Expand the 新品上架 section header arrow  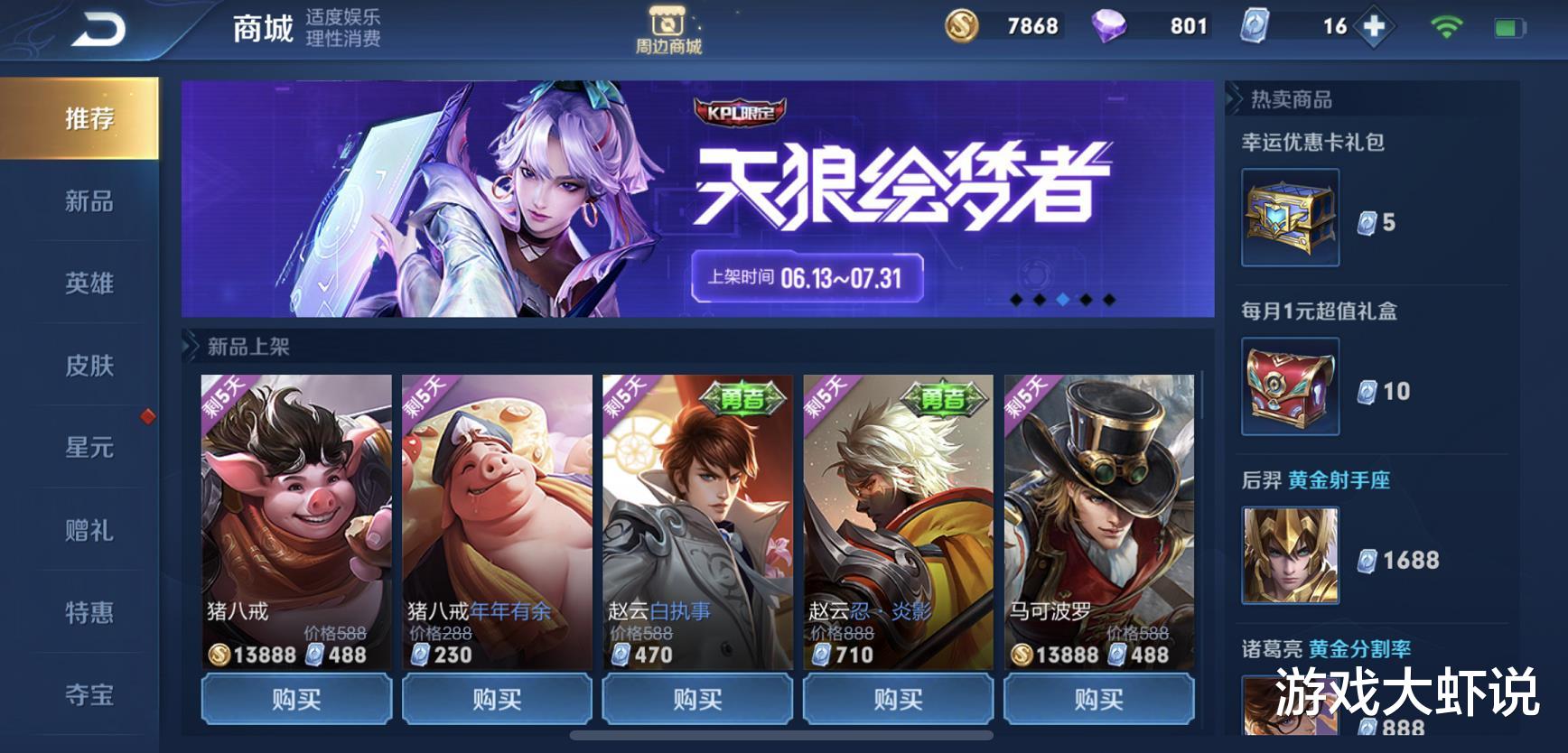point(192,343)
